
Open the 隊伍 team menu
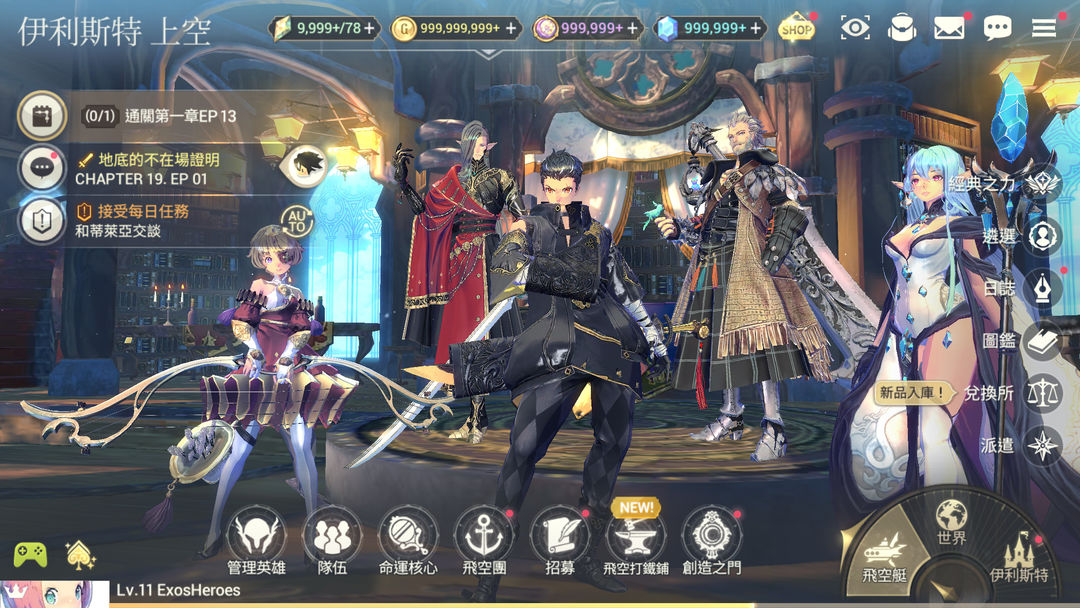coord(332,537)
